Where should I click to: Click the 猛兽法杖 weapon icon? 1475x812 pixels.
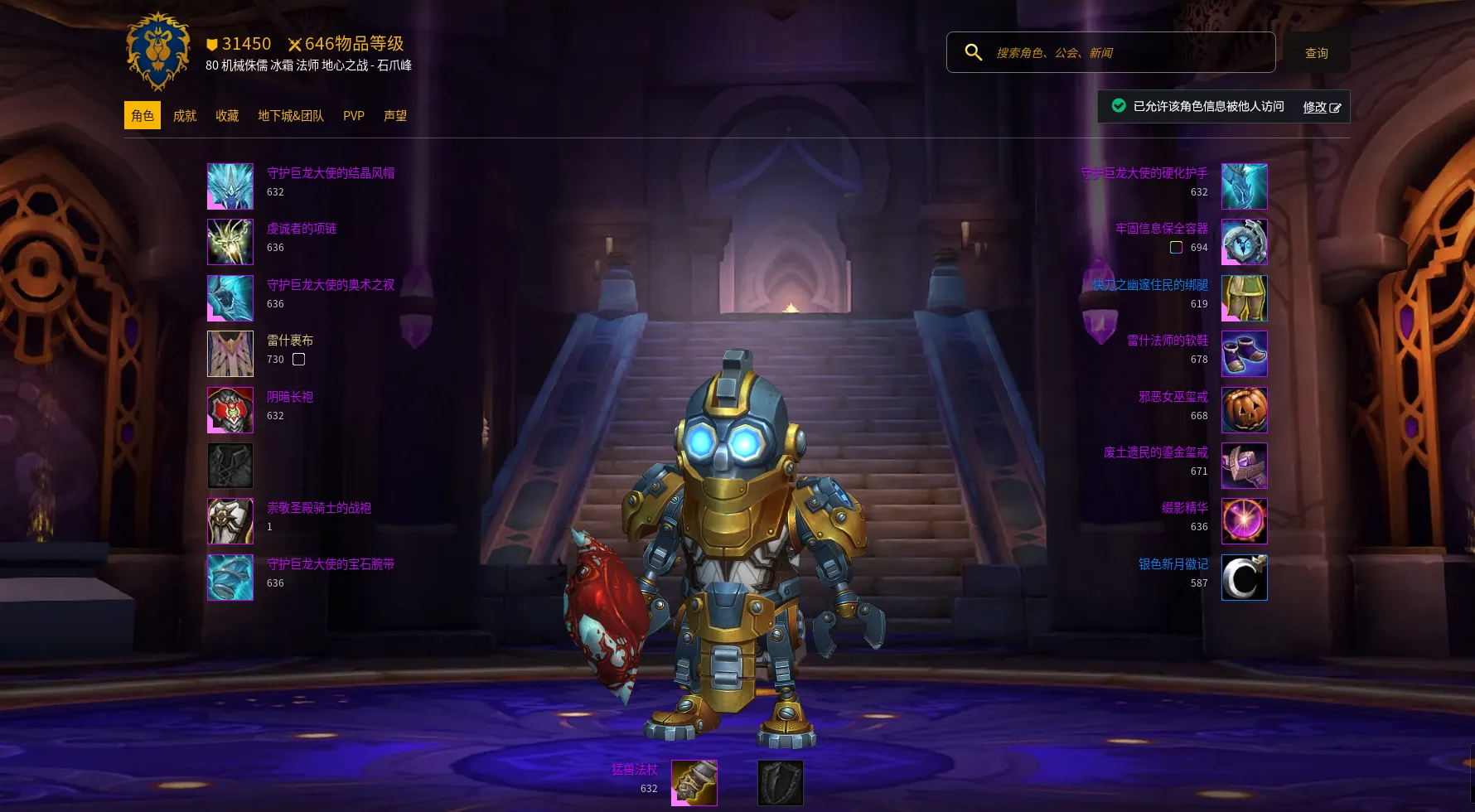point(694,783)
